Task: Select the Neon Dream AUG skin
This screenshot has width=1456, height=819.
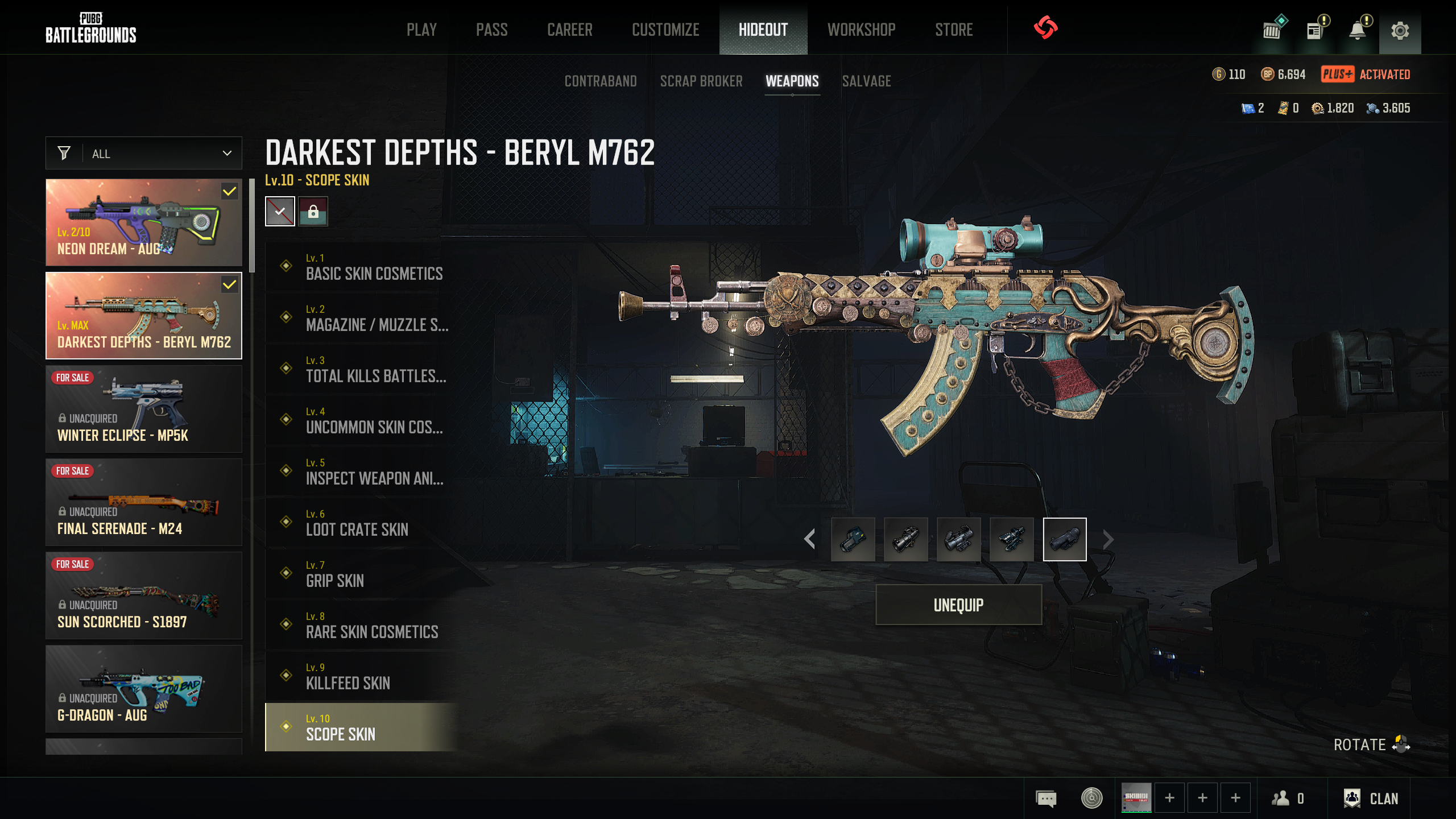Action: [x=144, y=222]
